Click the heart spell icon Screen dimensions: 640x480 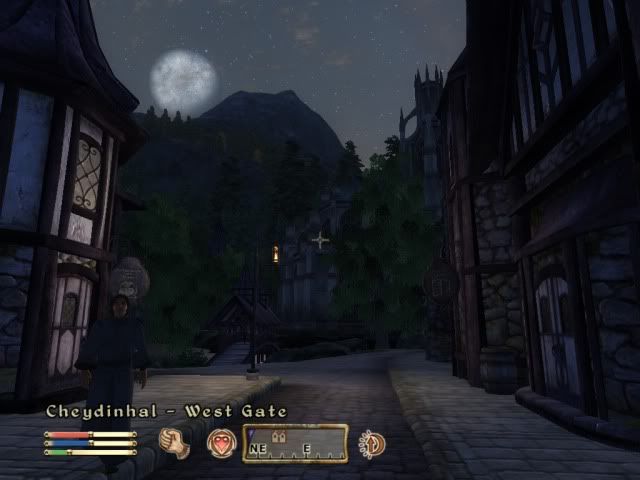tap(220, 442)
